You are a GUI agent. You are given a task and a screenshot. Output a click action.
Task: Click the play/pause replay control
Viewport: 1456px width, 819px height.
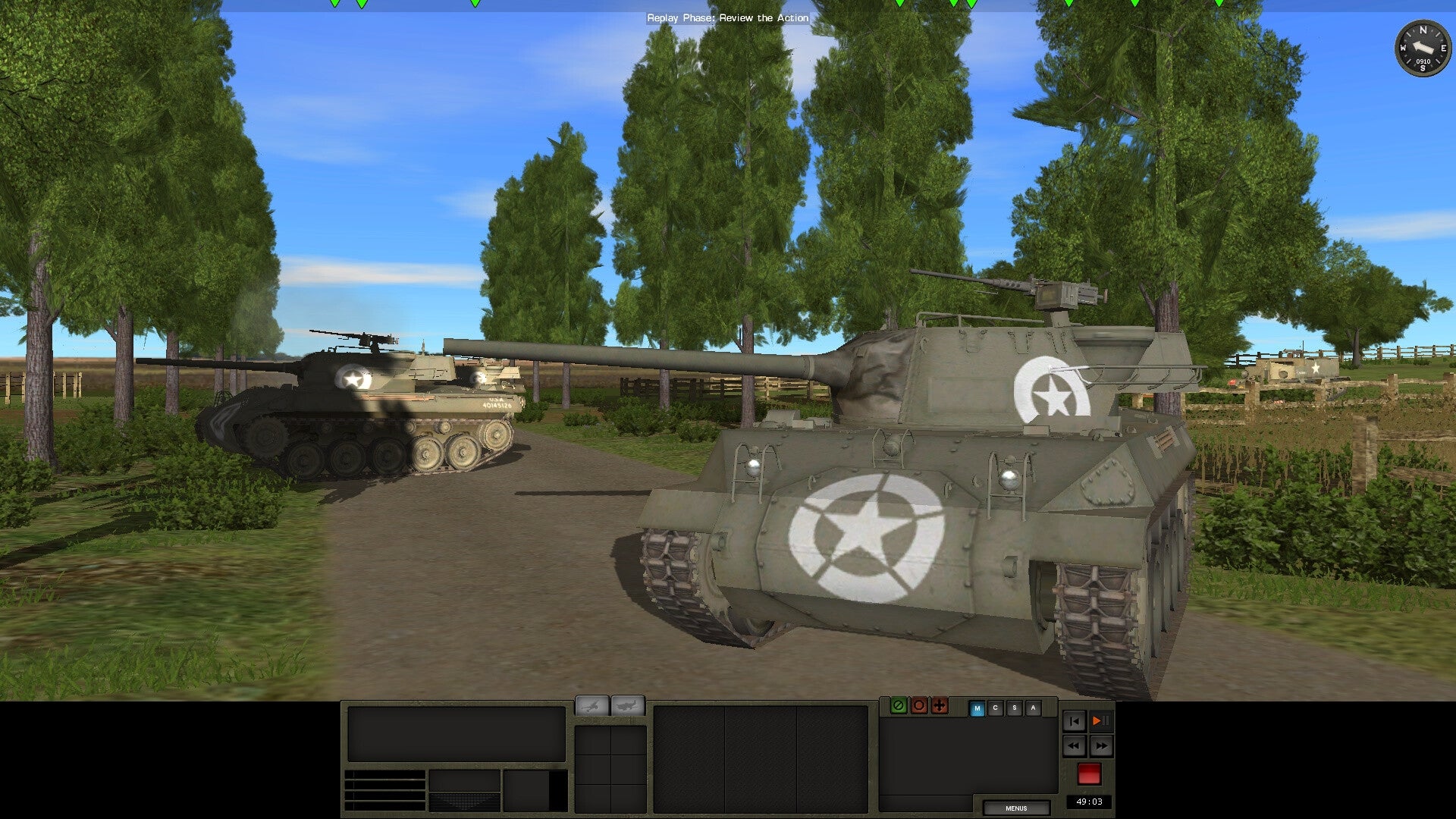pos(1100,721)
